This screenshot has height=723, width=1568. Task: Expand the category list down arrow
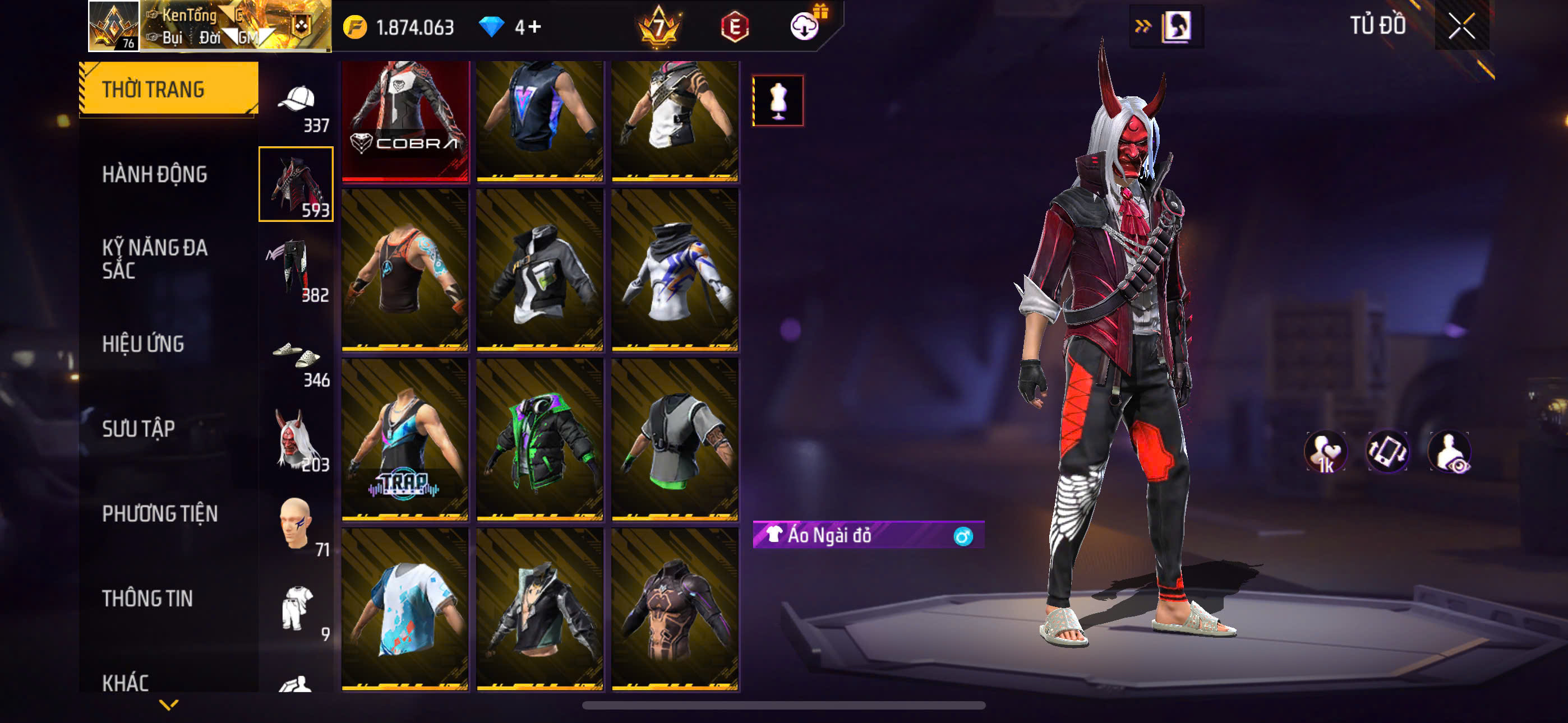169,705
